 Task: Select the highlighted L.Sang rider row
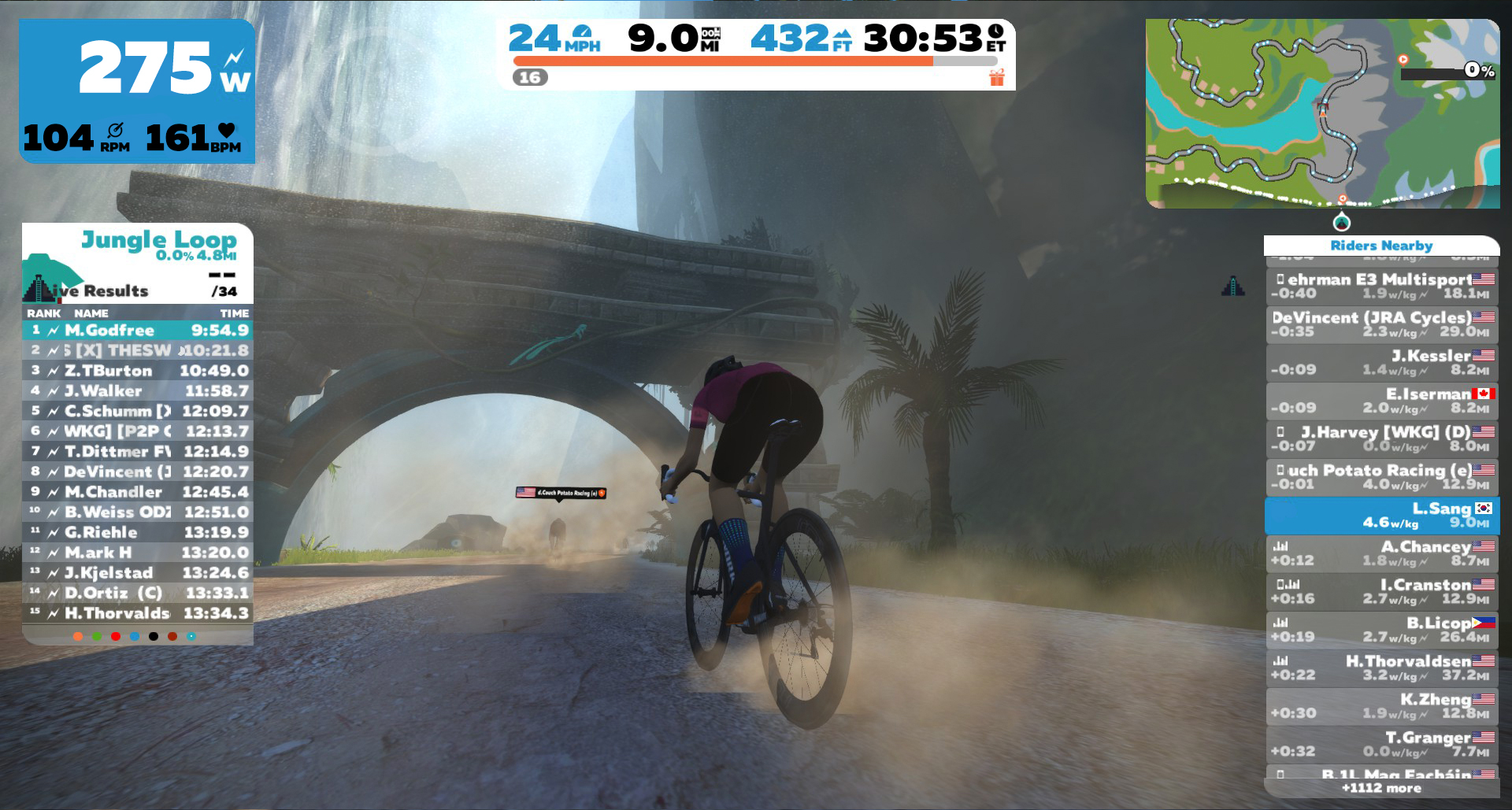1381,516
